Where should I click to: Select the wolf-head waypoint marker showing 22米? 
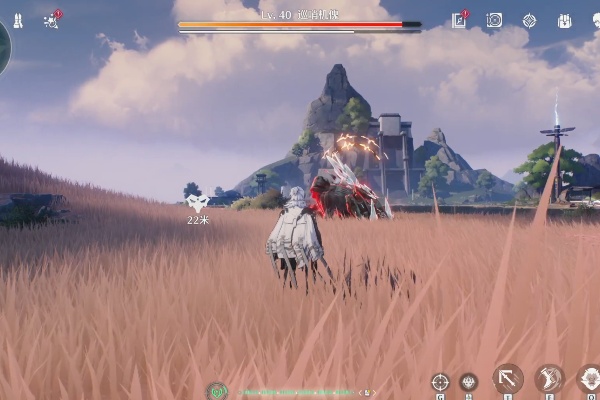[x=197, y=203]
